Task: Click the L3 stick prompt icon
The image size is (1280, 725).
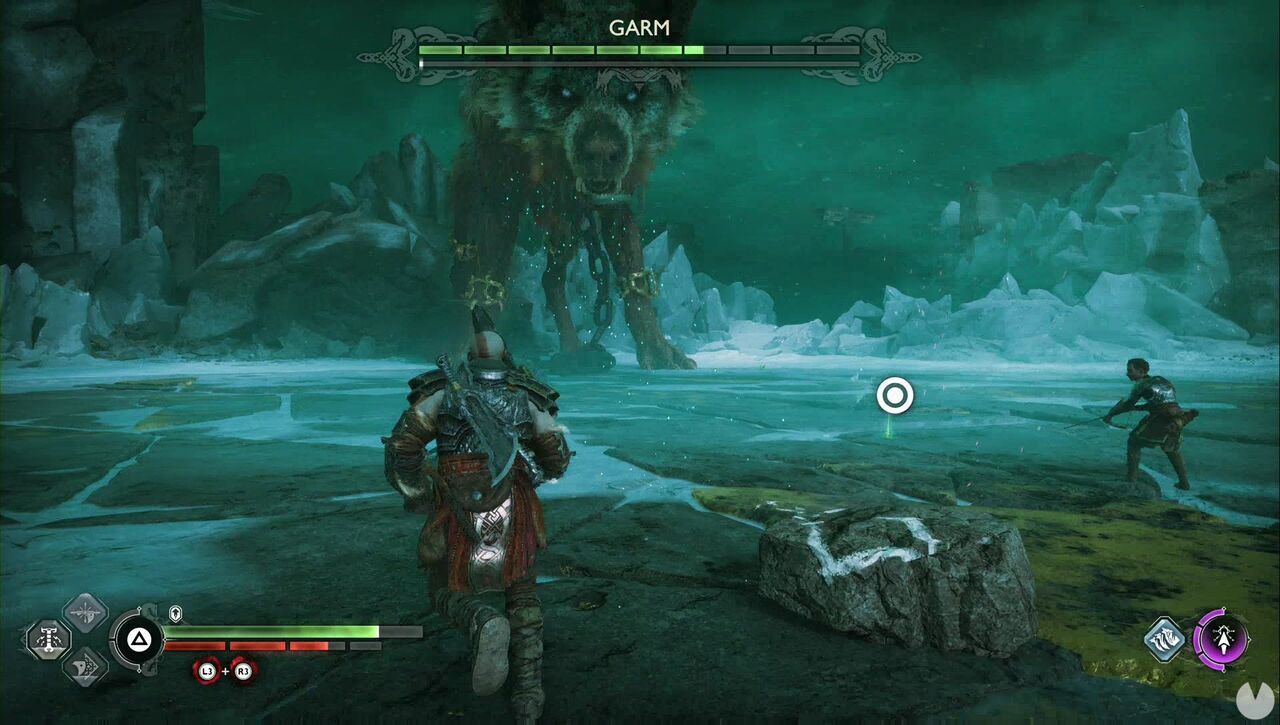Action: click(x=207, y=671)
